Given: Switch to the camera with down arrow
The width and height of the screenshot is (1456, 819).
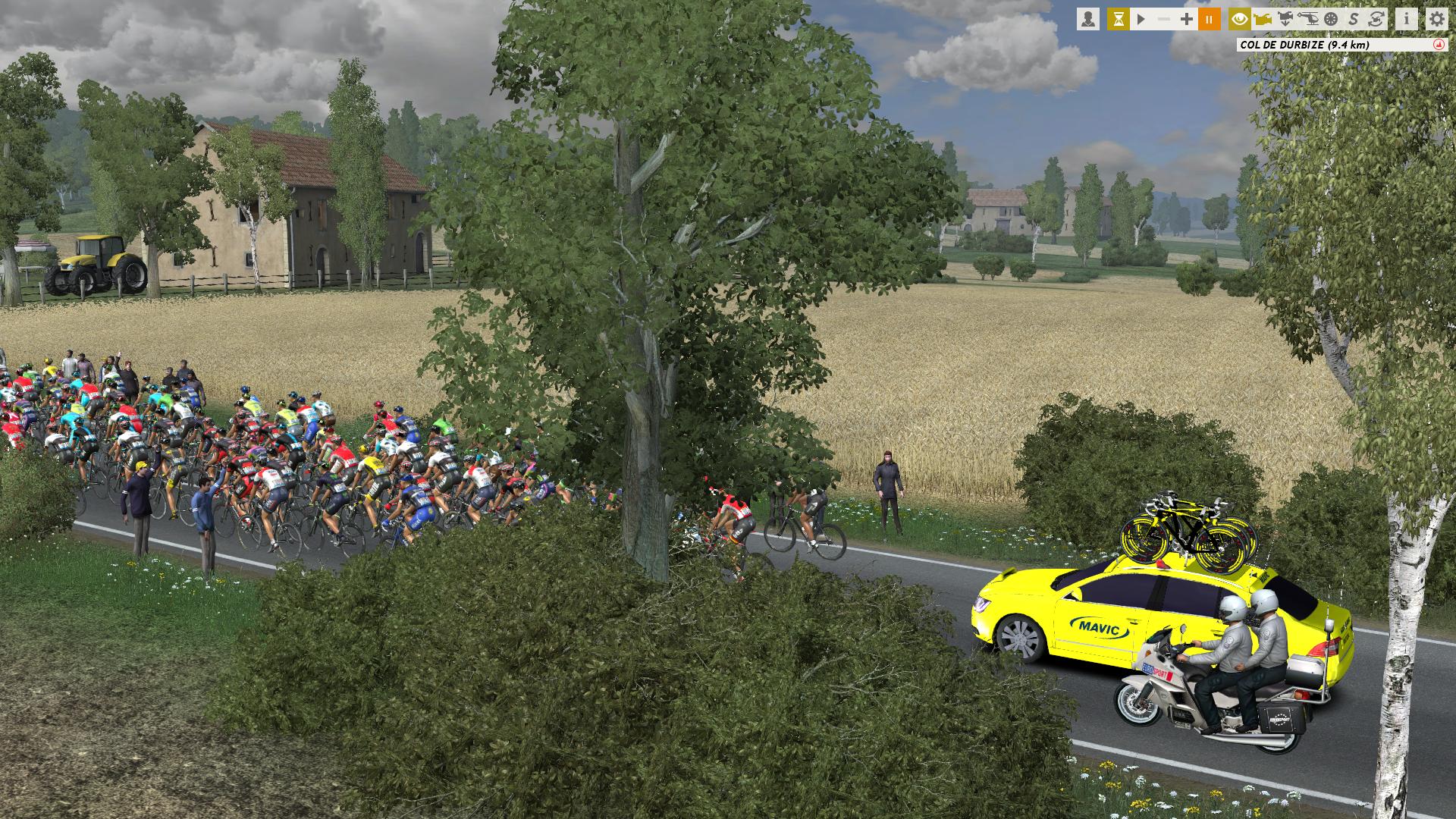Looking at the screenshot, I should (1285, 19).
